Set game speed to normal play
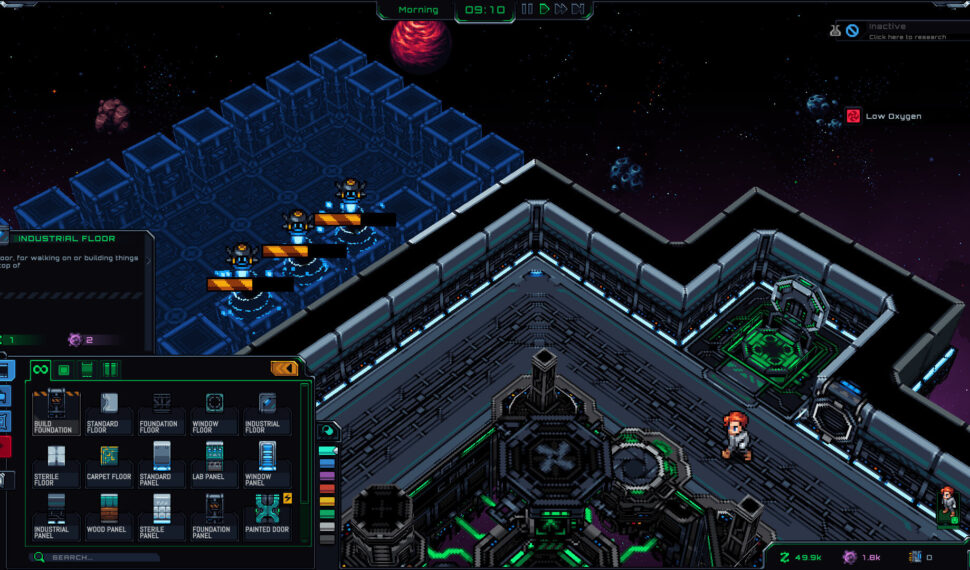970x570 pixels. coord(544,9)
